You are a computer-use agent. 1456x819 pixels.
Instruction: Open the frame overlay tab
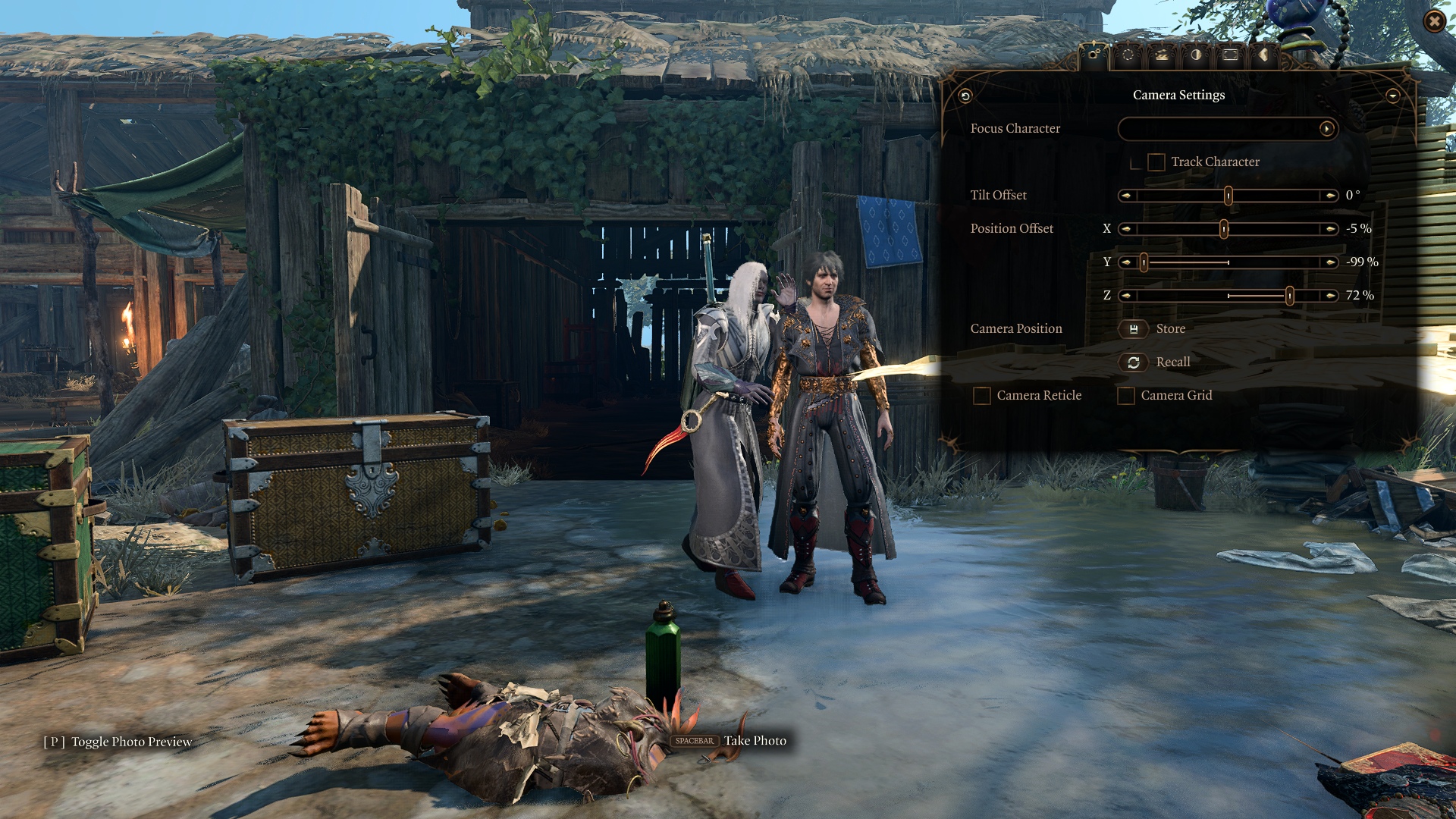coord(1230,55)
